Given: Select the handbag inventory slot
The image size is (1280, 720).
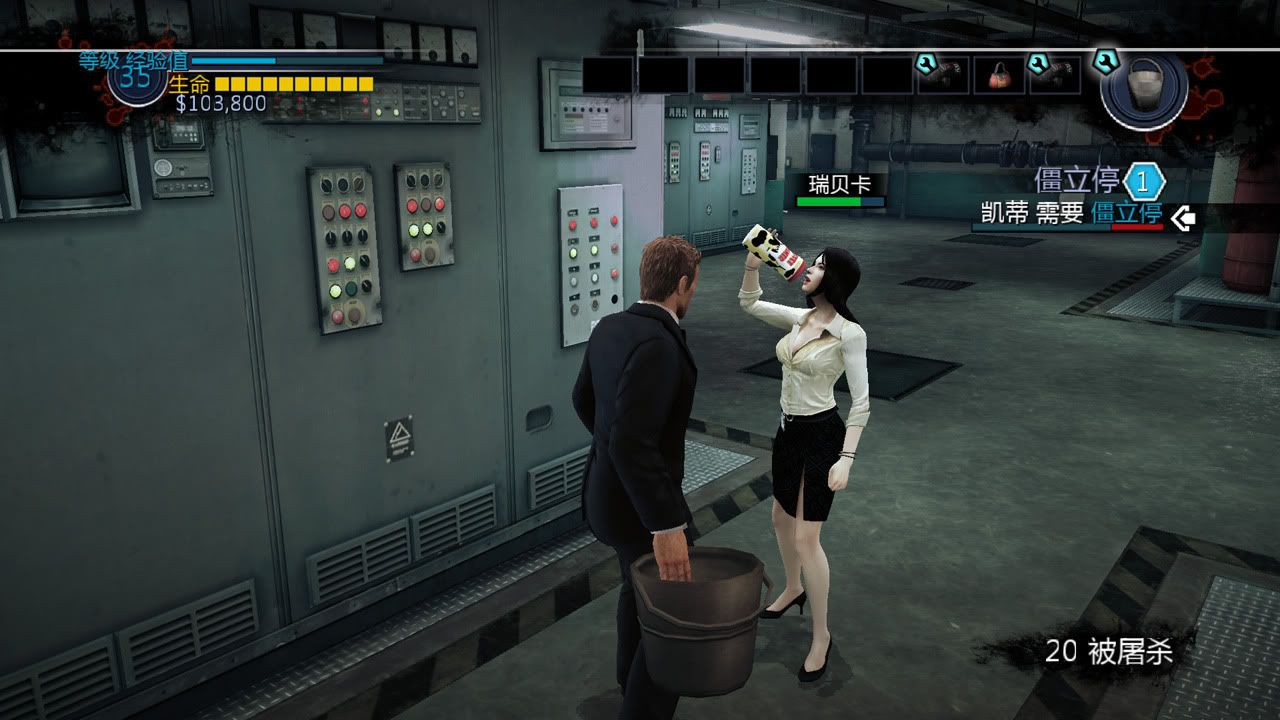Looking at the screenshot, I should pos(999,75).
